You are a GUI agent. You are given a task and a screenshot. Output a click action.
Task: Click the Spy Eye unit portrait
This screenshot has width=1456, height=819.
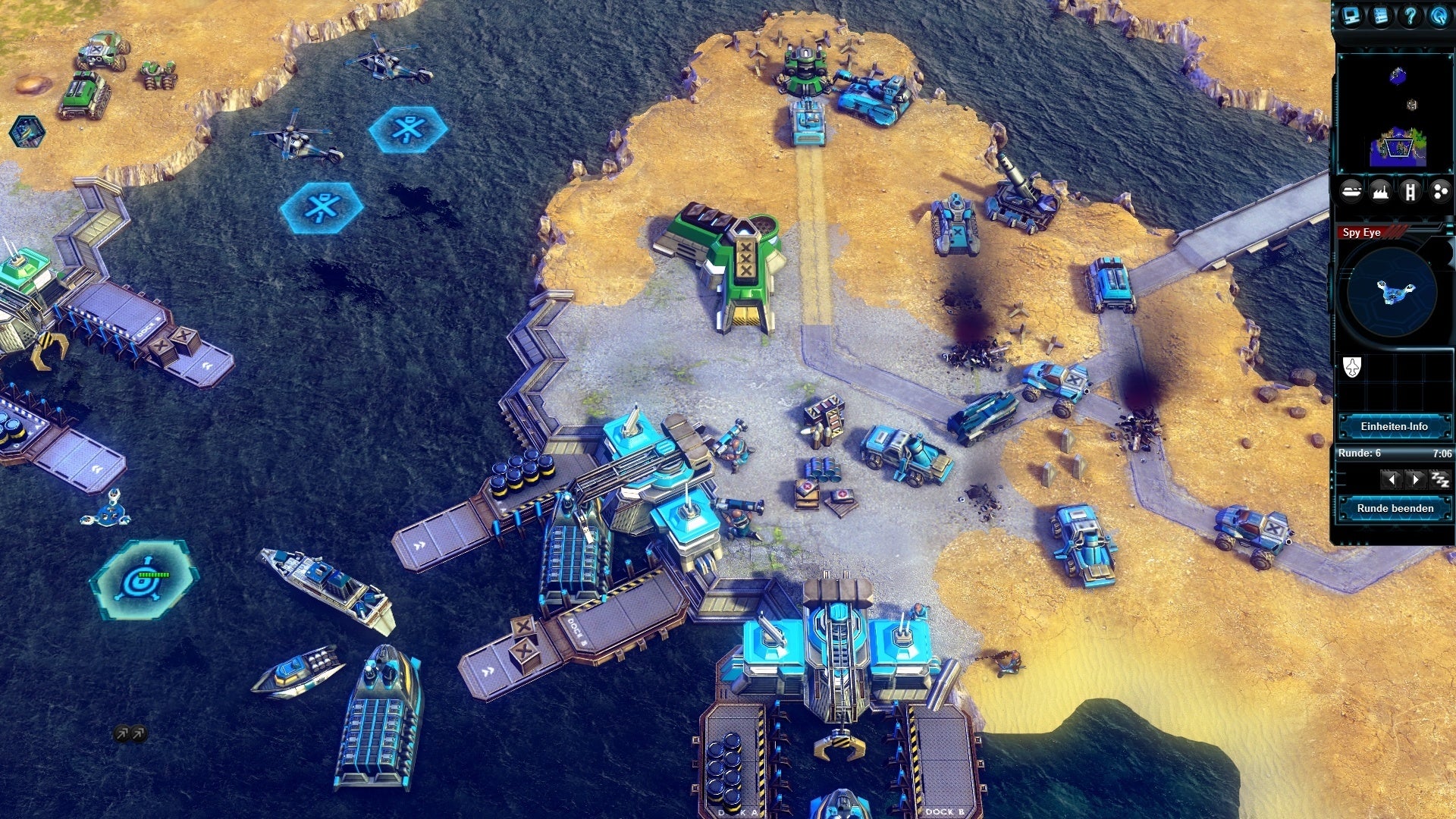(x=1393, y=292)
